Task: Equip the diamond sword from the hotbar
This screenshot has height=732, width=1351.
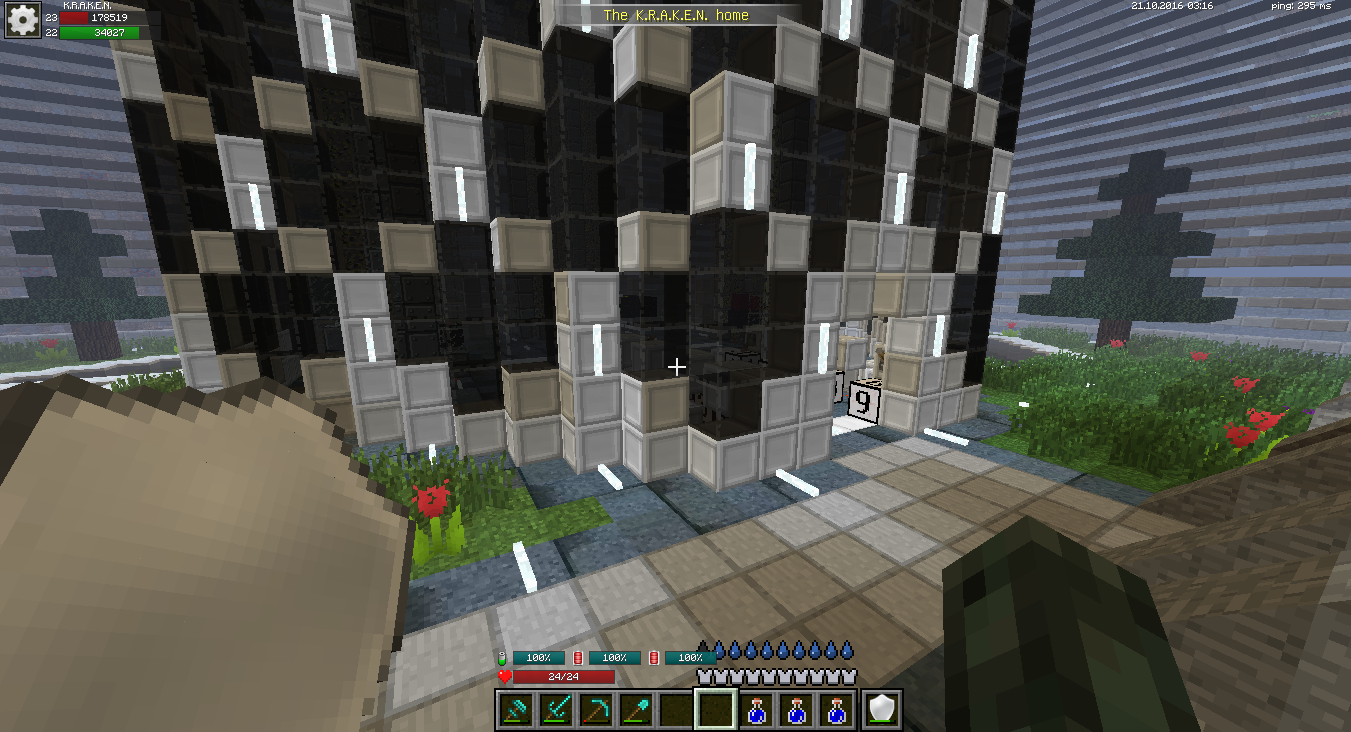Action: coord(557,710)
